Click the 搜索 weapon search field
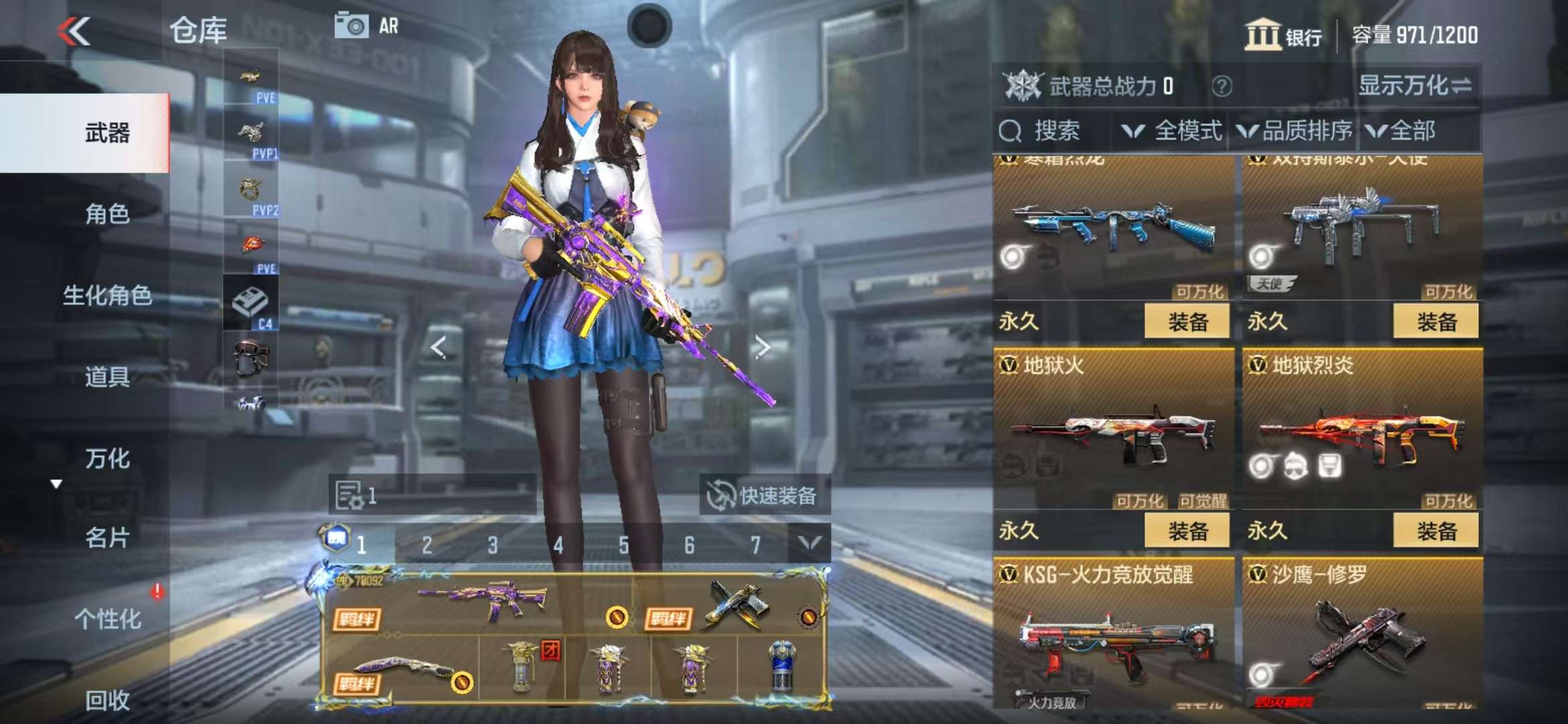Screen dimensions: 1568x724 1055,131
